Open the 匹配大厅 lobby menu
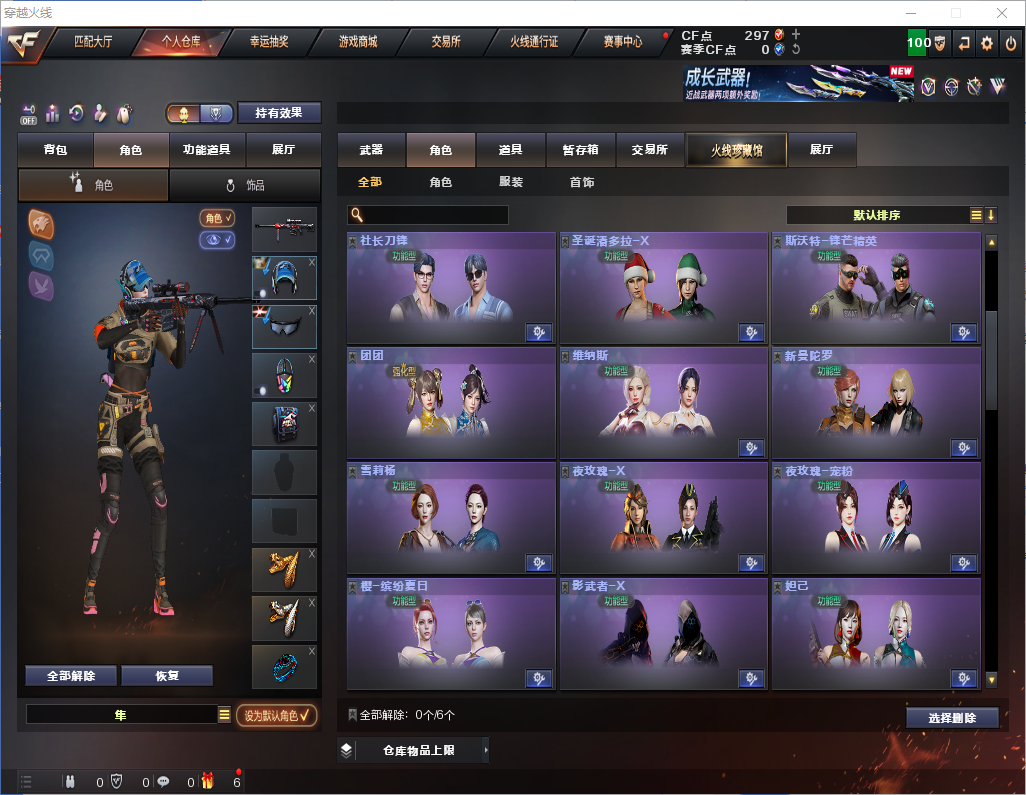Image resolution: width=1026 pixels, height=795 pixels. pyautogui.click(x=95, y=42)
